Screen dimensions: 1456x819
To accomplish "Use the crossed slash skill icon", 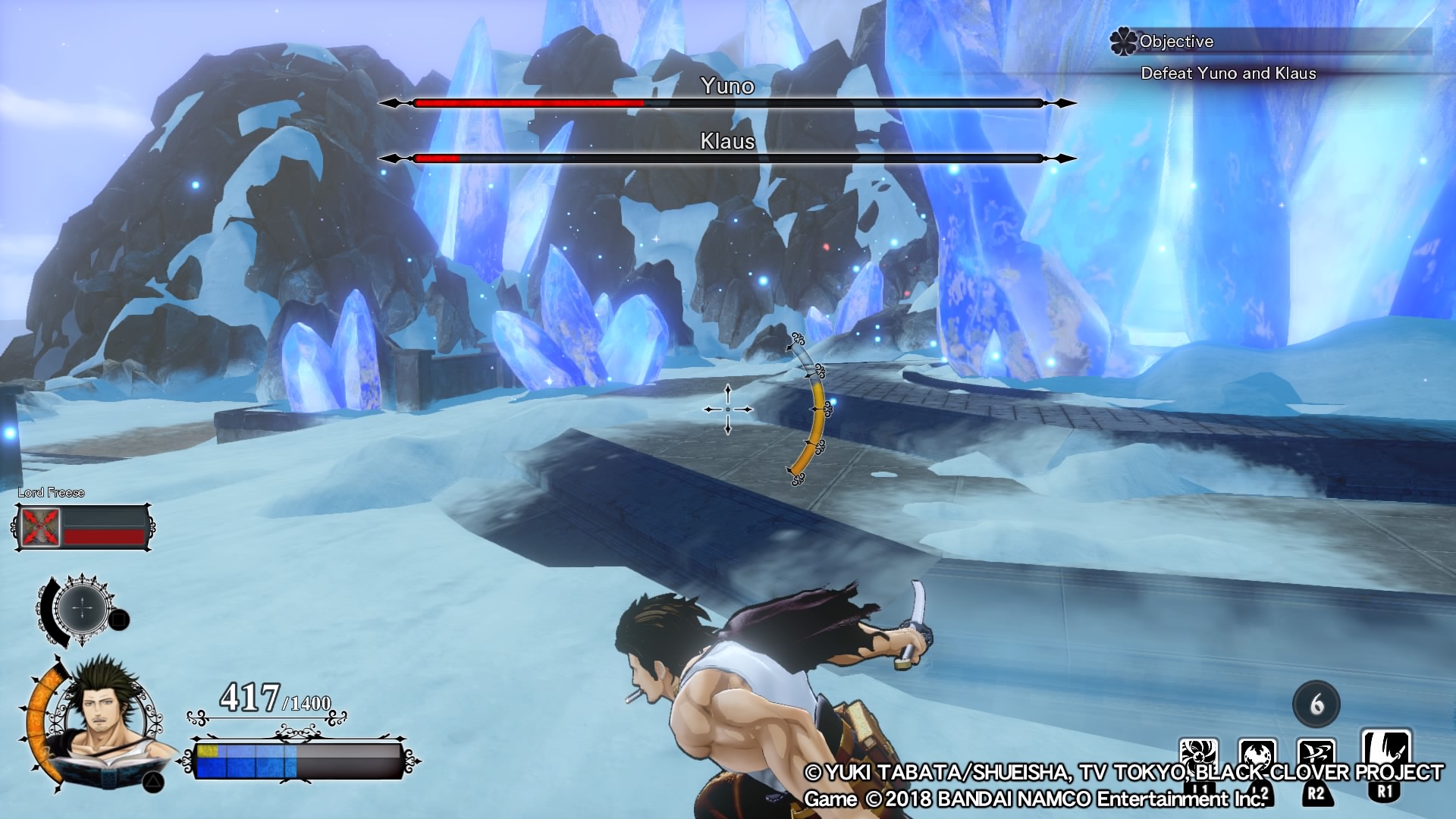I will click(1316, 757).
